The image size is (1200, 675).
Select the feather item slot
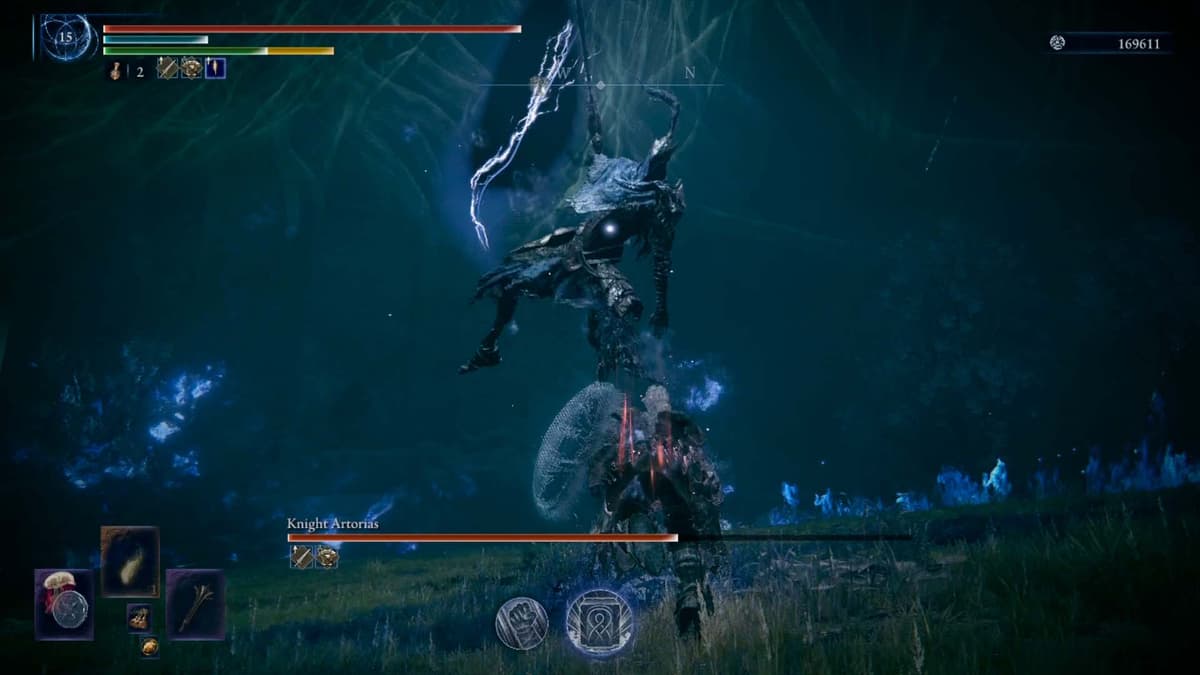click(130, 561)
